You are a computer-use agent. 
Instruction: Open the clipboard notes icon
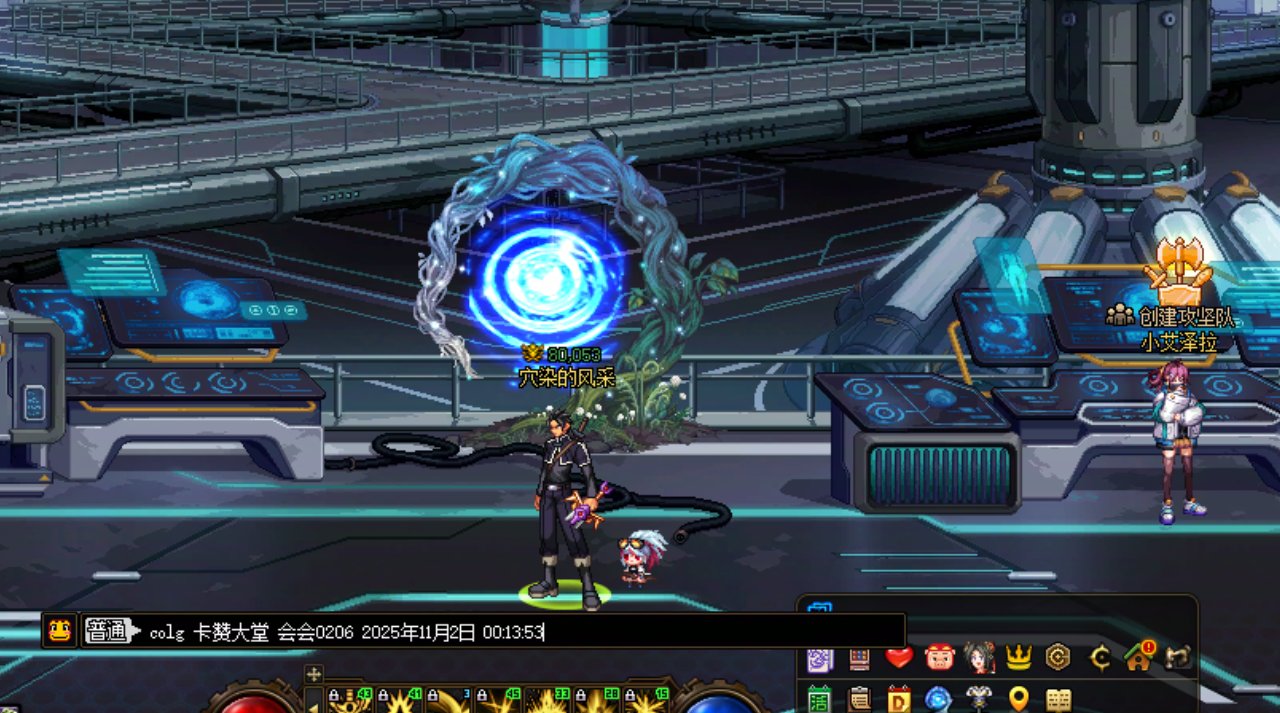(859, 699)
